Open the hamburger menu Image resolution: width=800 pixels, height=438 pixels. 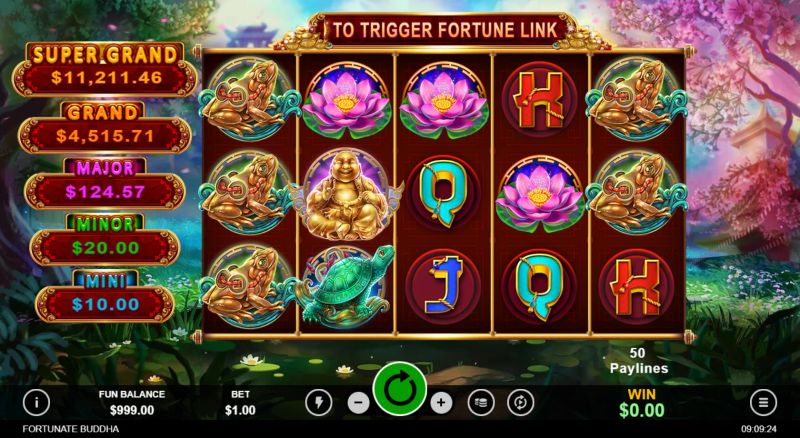763,403
